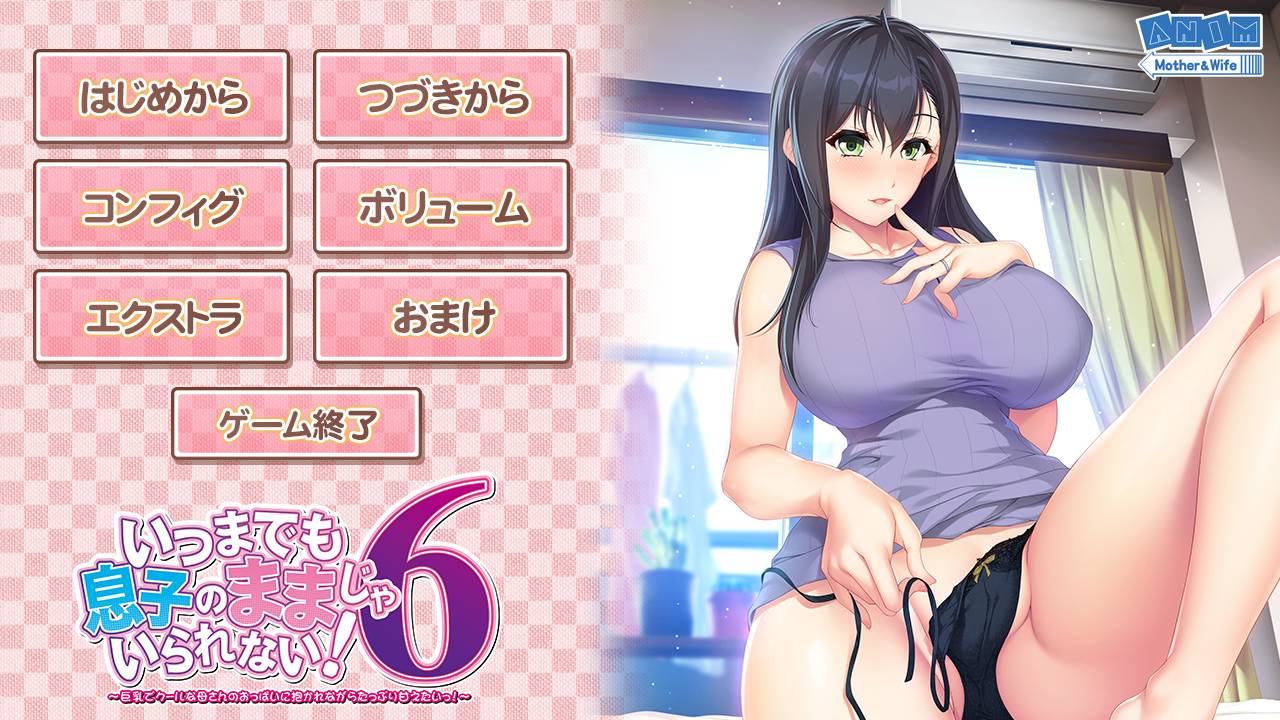The image size is (1280, 720).
Task: Exit the game using ゲーム終了
Action: [x=298, y=424]
